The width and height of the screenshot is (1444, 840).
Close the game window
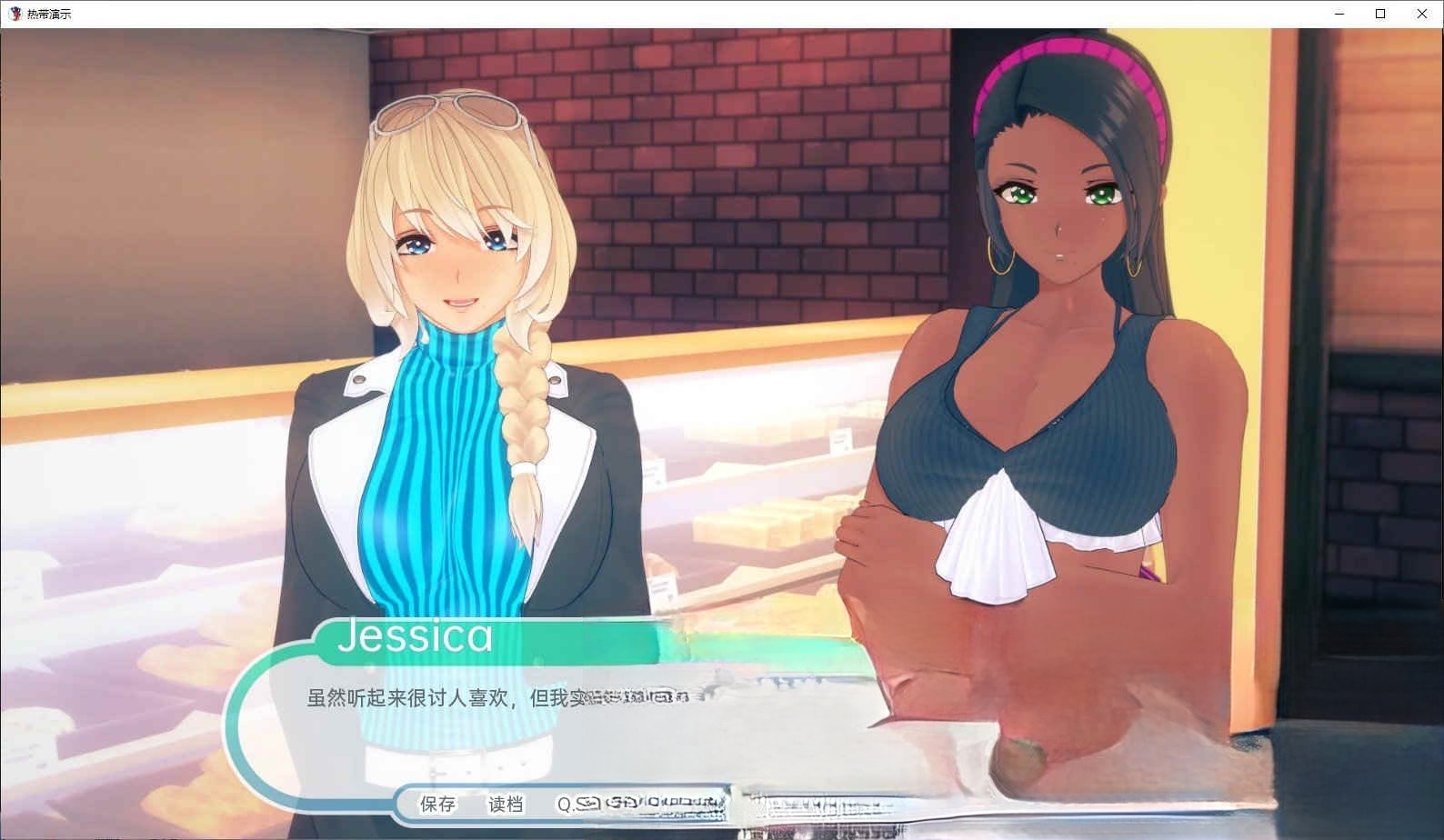(1422, 14)
